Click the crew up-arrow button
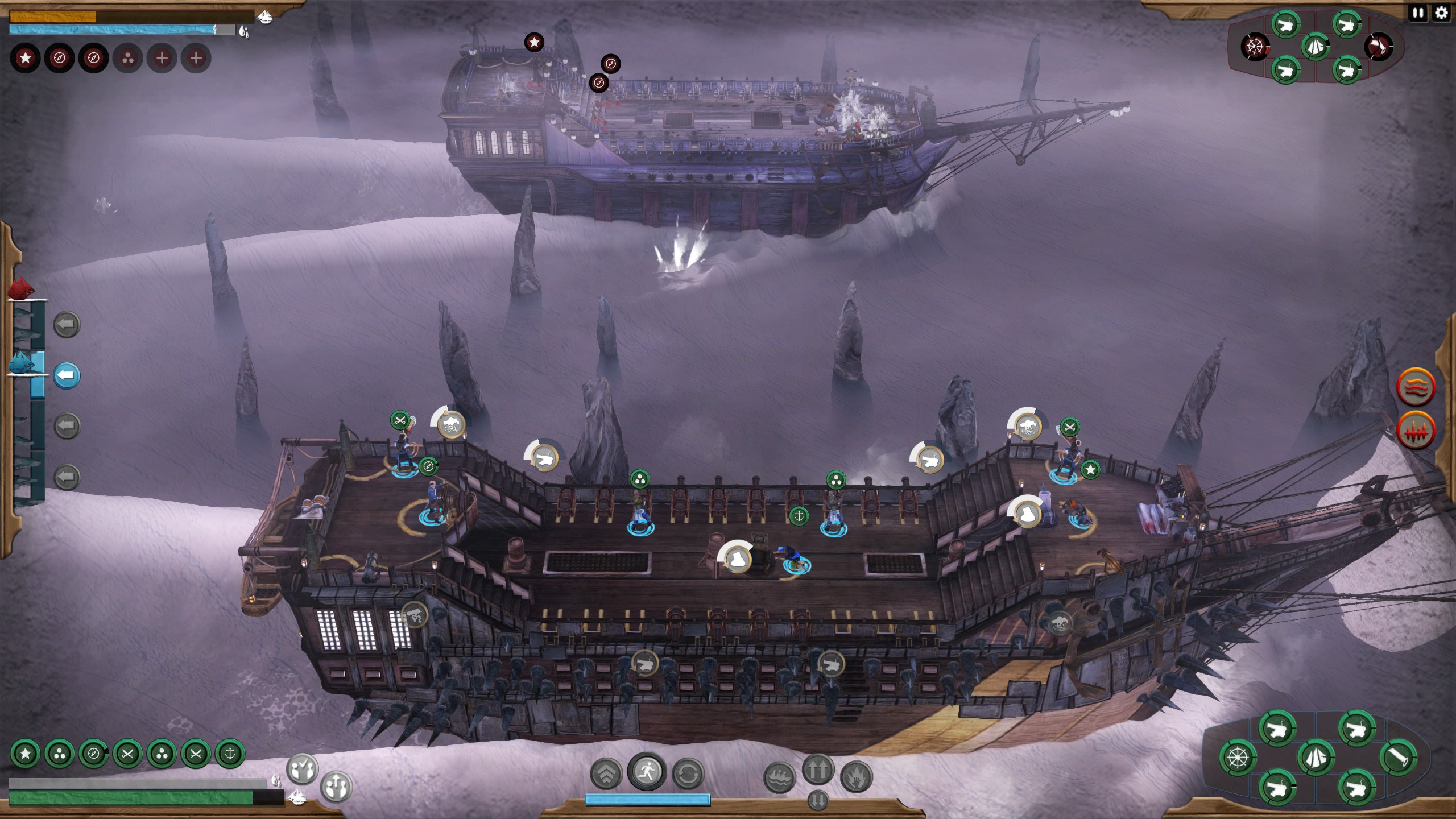 (x=336, y=787)
